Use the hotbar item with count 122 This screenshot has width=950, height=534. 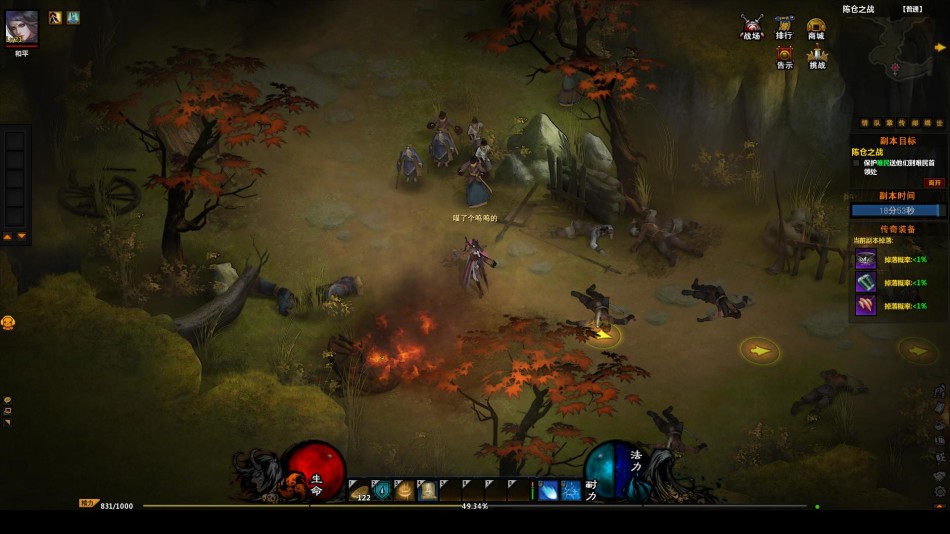(x=360, y=490)
